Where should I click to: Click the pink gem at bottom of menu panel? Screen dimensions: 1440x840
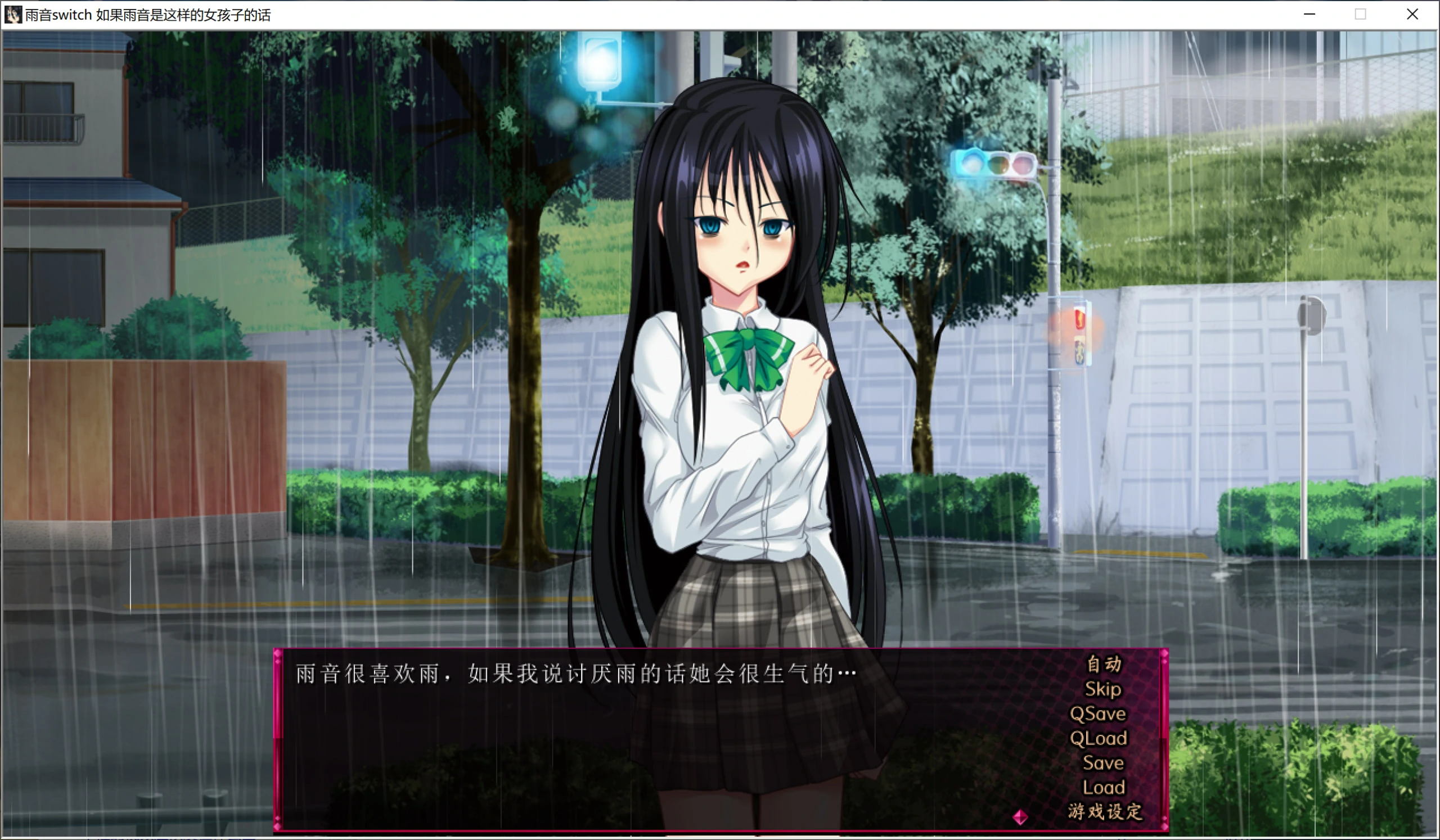(x=1165, y=827)
